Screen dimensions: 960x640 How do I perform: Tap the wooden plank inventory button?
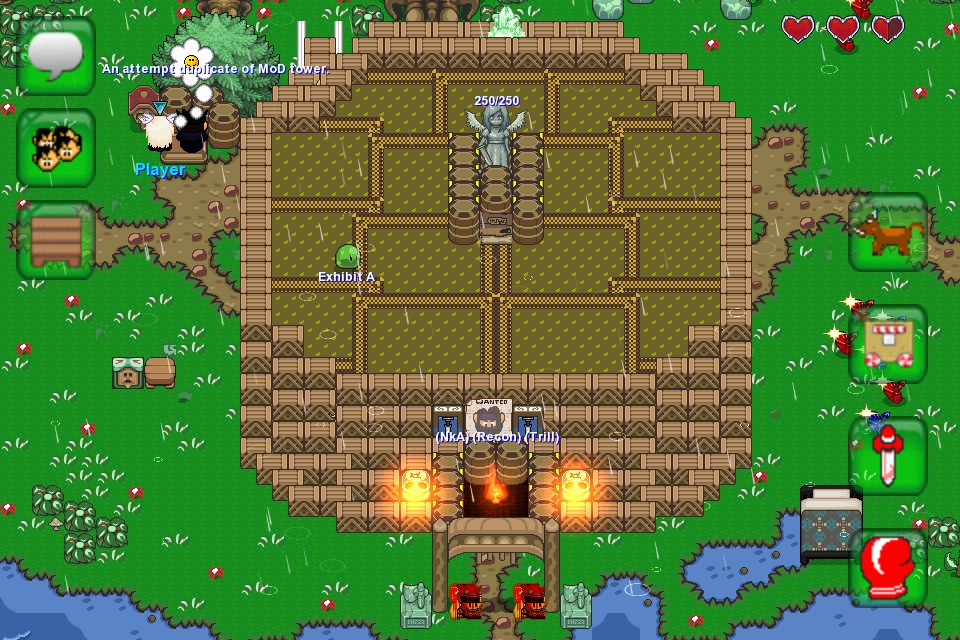point(56,240)
